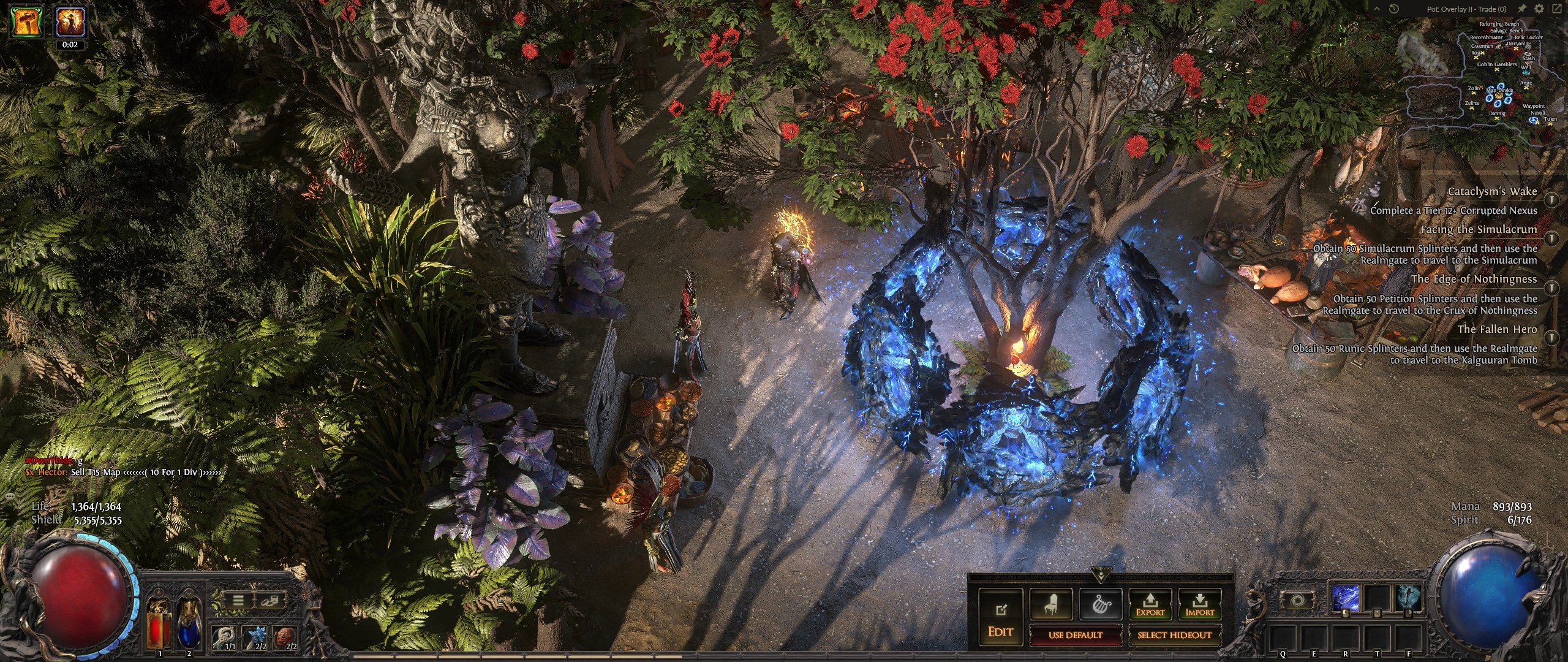The height and width of the screenshot is (662, 1568).
Task: Choose Use Default for the hideout
Action: tap(1075, 635)
